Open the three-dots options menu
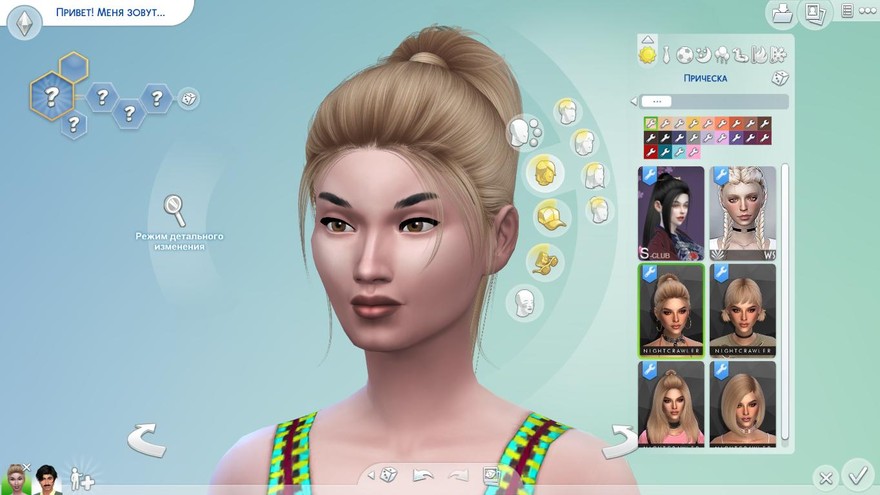Viewport: 880px width, 495px height. click(866, 11)
